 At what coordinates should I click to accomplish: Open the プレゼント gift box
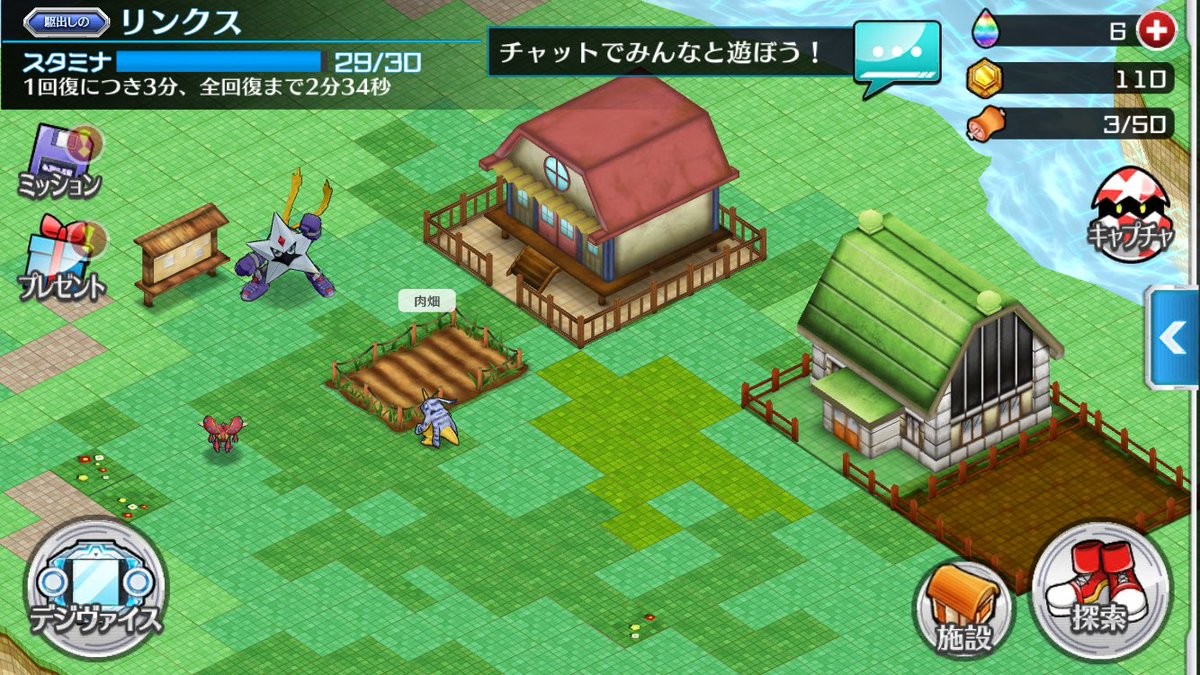(62, 260)
